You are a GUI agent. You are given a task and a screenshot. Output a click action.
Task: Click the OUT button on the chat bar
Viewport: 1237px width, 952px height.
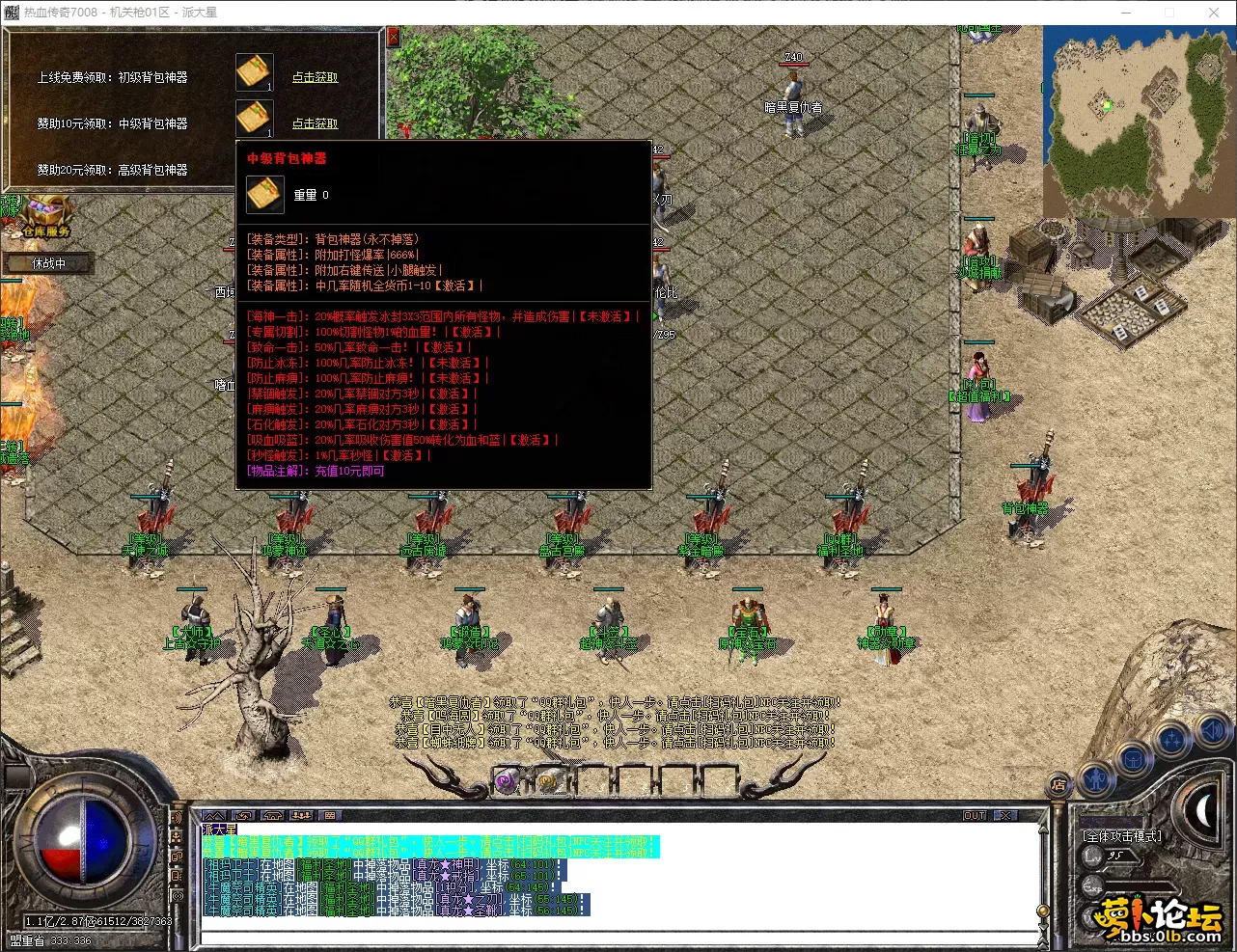975,816
